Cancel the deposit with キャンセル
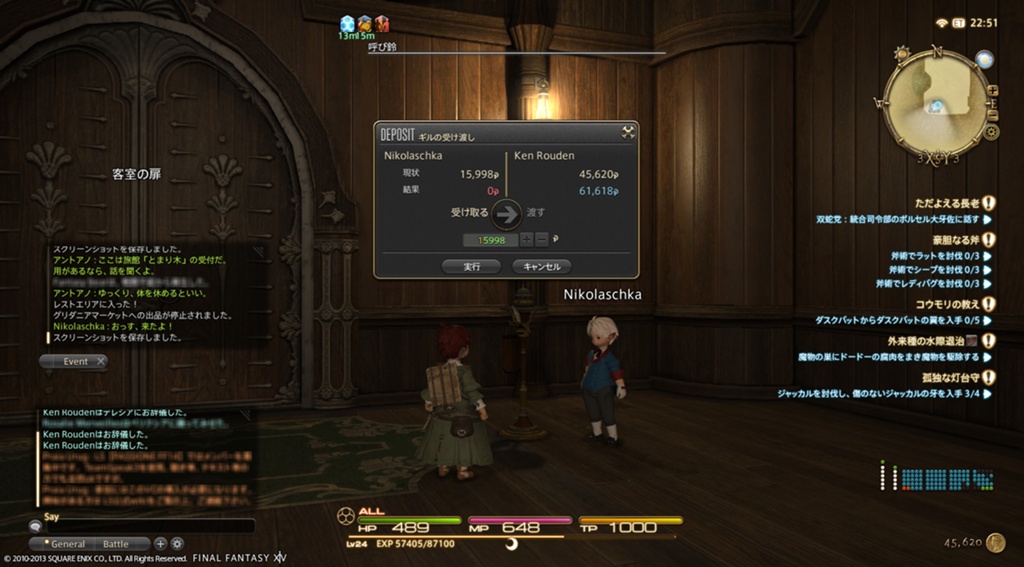Image resolution: width=1024 pixels, height=567 pixels. pyautogui.click(x=541, y=266)
